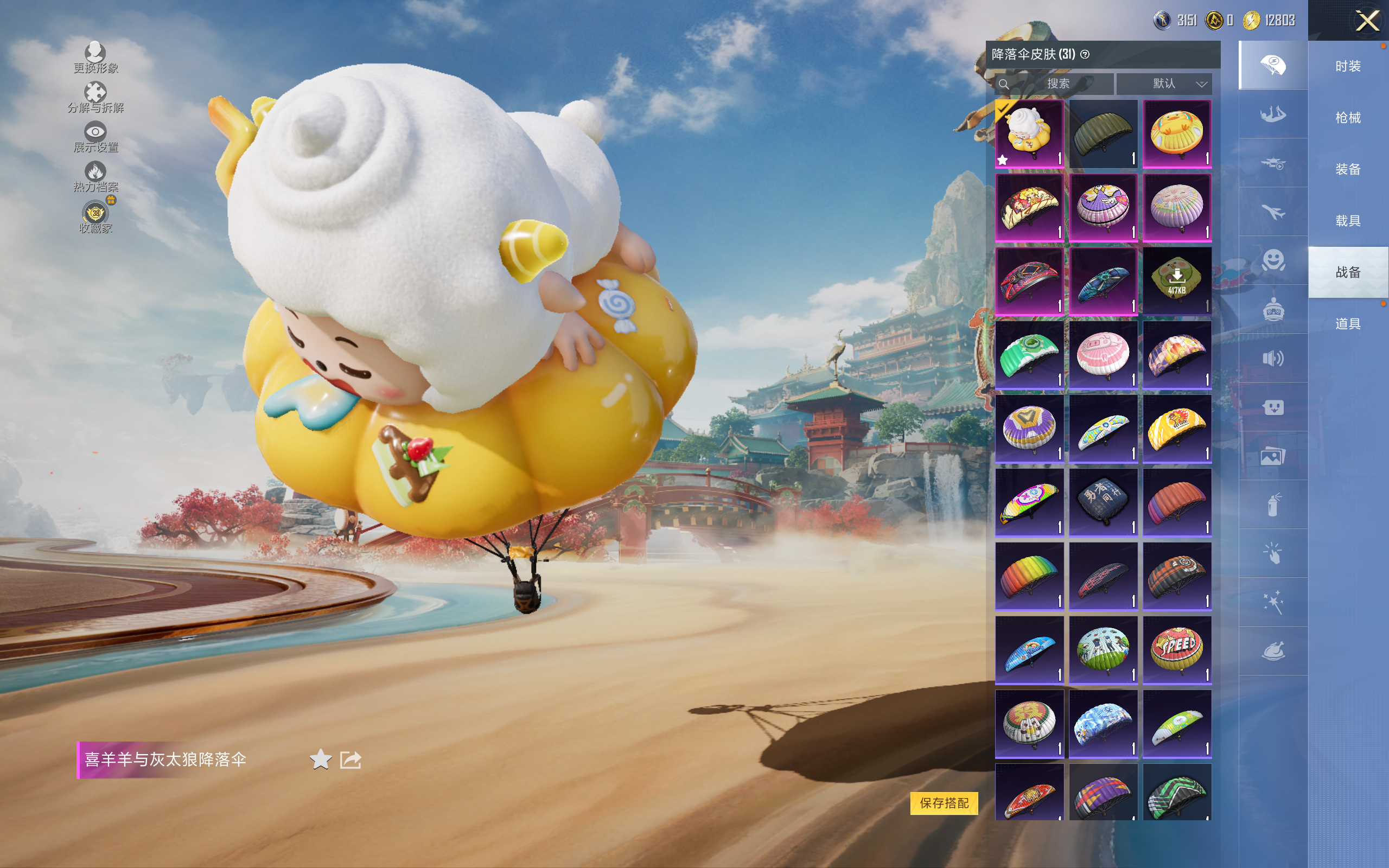Show the 载具 category tab
The height and width of the screenshot is (868, 1389).
(x=1348, y=221)
